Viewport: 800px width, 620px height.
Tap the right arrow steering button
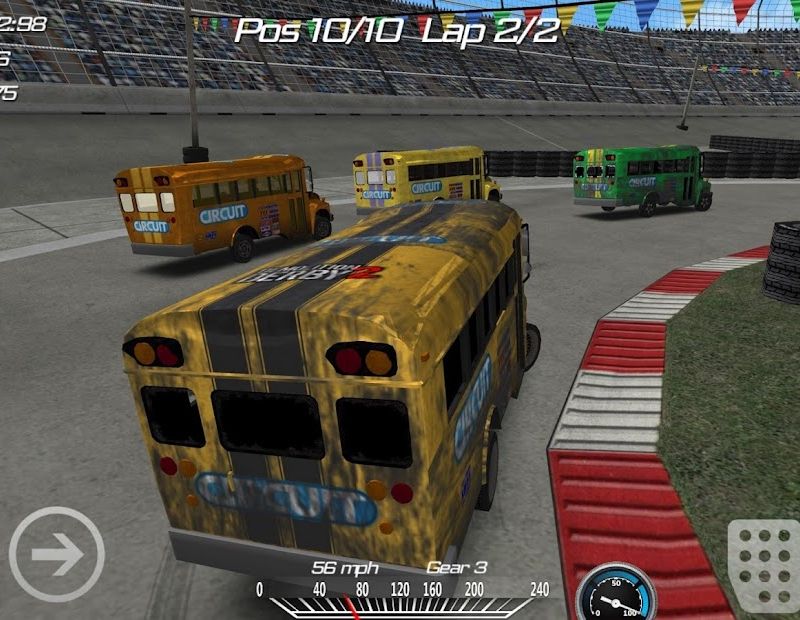(x=57, y=555)
